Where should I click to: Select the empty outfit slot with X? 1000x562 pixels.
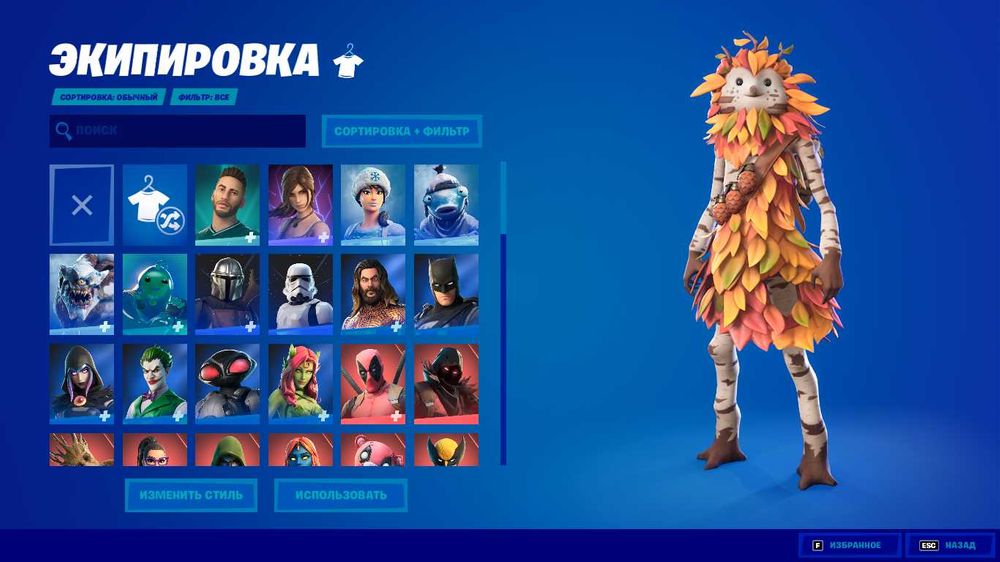pos(82,205)
